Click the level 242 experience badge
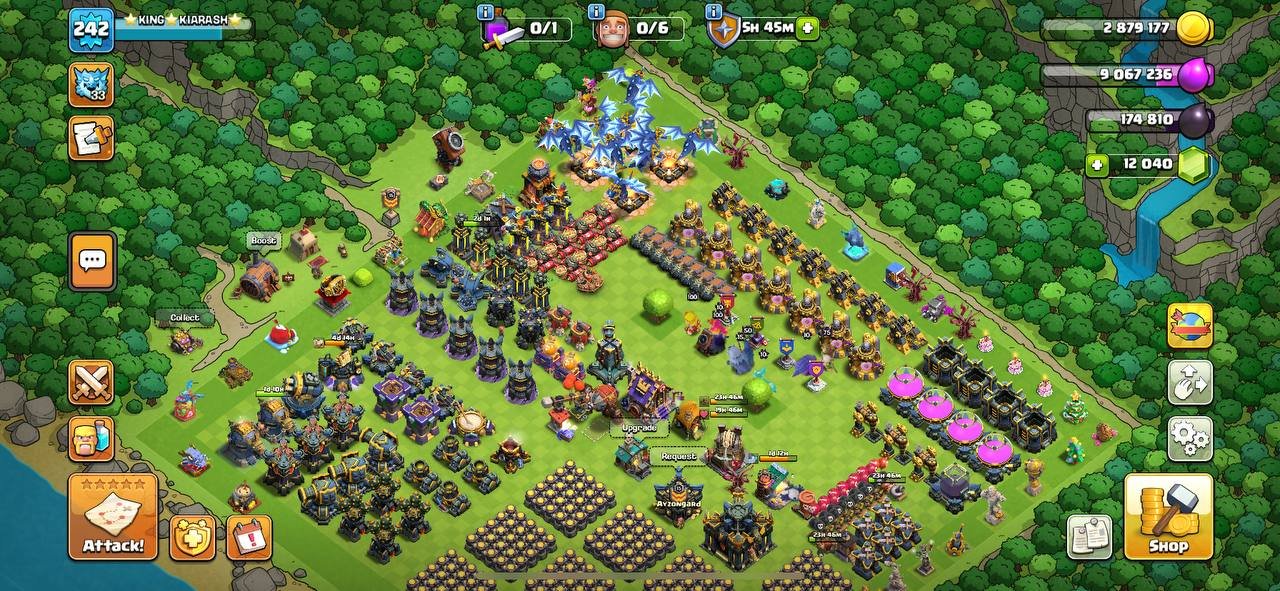The height and width of the screenshot is (591, 1280). pos(90,29)
